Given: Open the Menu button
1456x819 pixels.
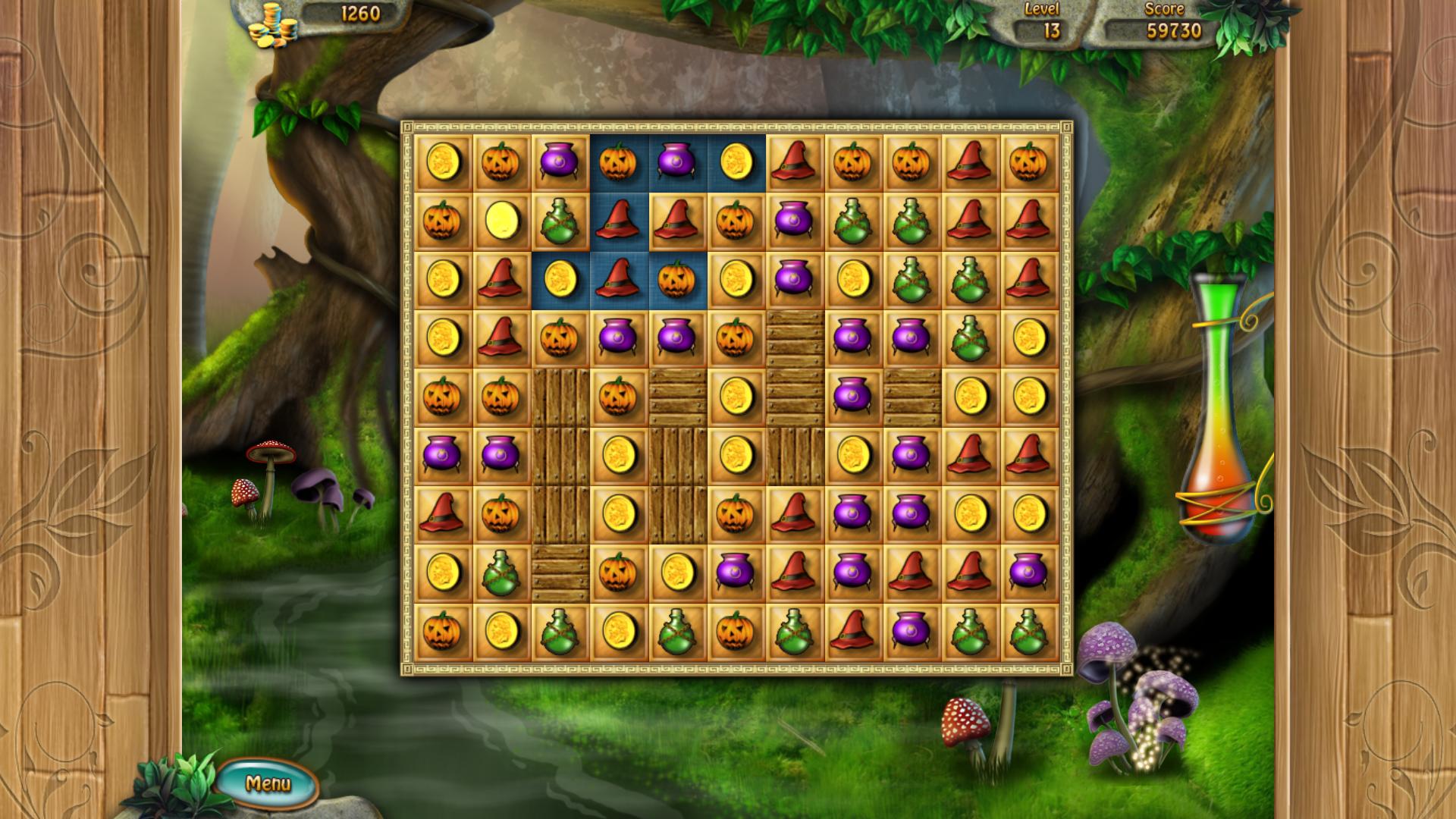Looking at the screenshot, I should [268, 783].
